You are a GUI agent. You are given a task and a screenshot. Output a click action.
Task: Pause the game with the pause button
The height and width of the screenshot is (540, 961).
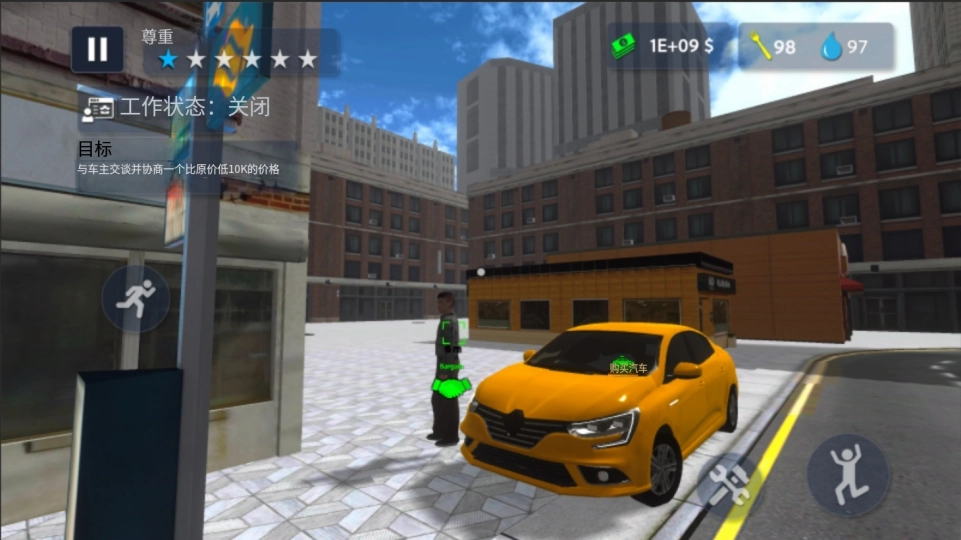click(97, 49)
